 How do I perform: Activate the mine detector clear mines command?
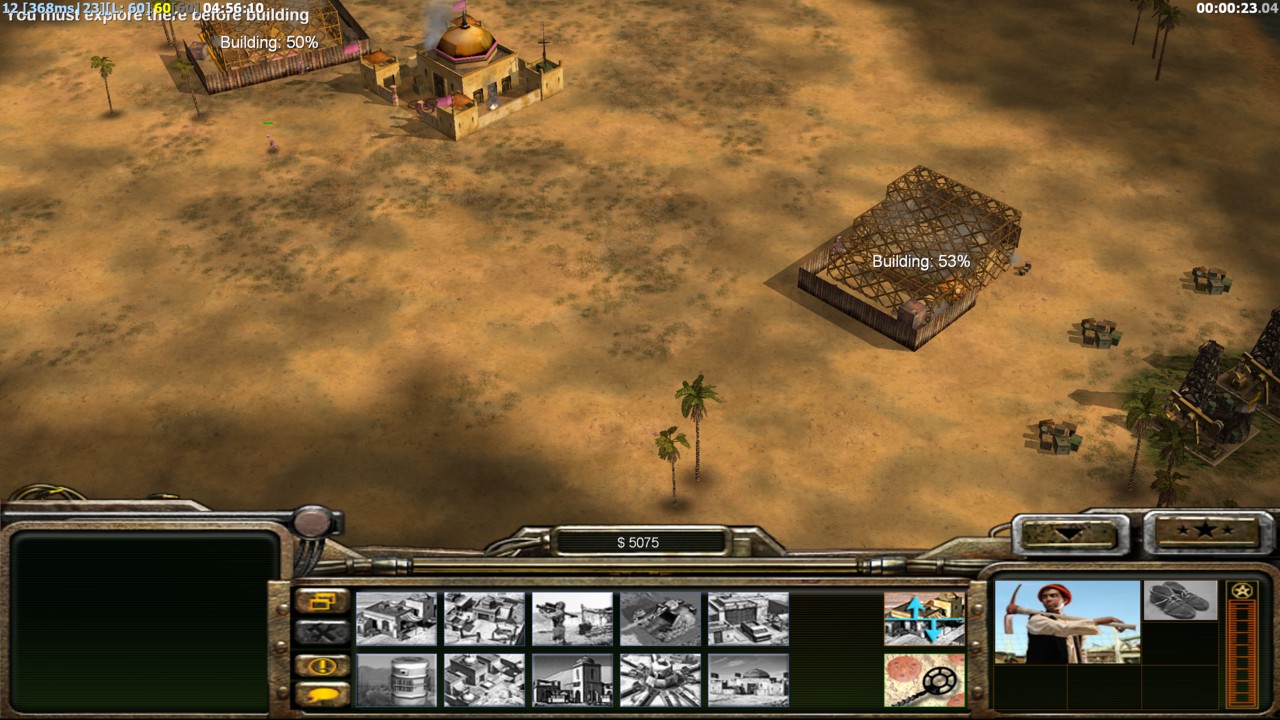pos(924,680)
